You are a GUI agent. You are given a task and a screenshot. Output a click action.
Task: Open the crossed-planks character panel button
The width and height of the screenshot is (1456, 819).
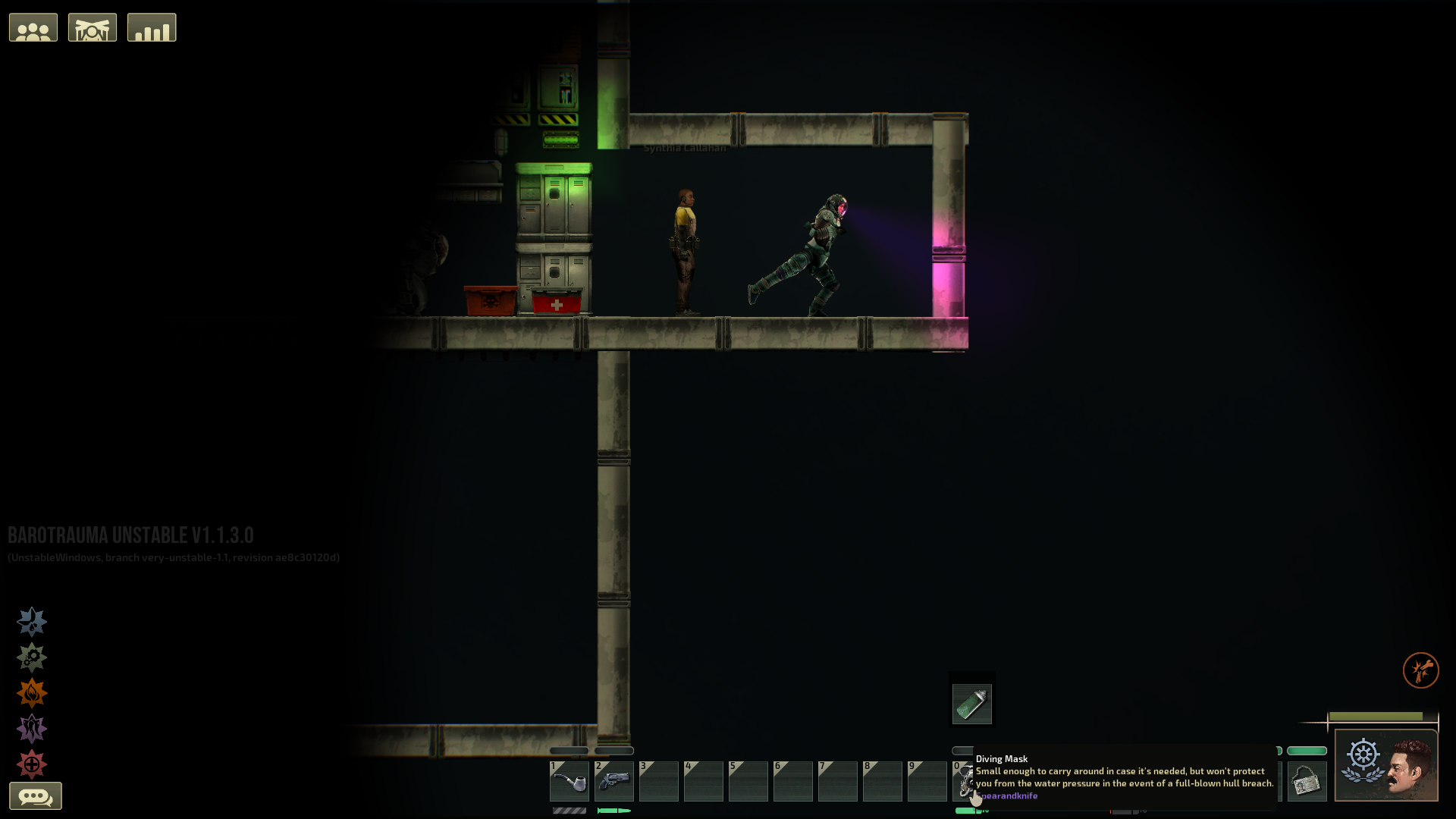(93, 28)
